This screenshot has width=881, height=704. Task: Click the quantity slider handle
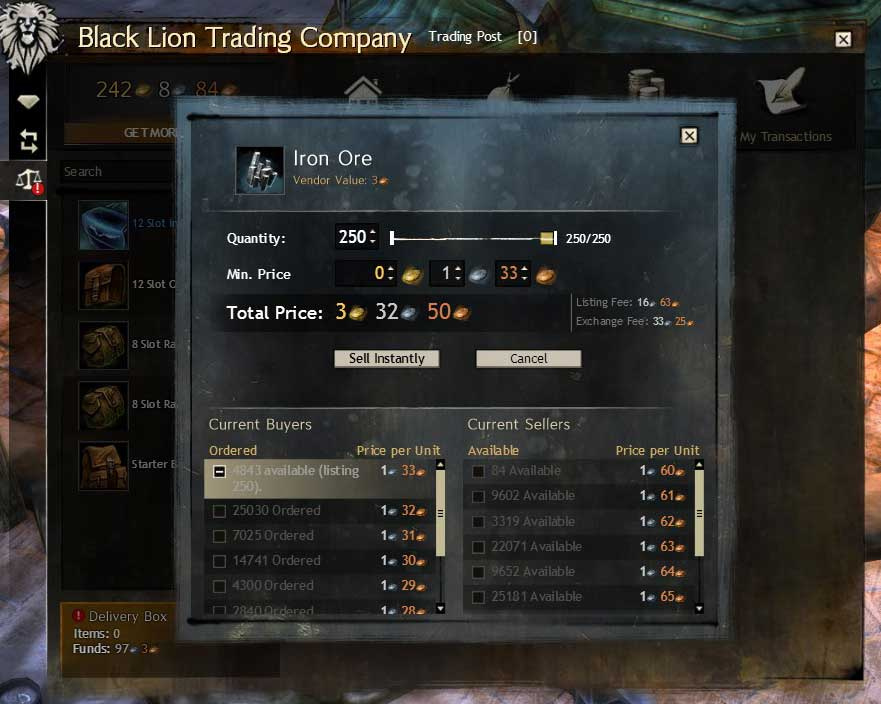click(547, 238)
